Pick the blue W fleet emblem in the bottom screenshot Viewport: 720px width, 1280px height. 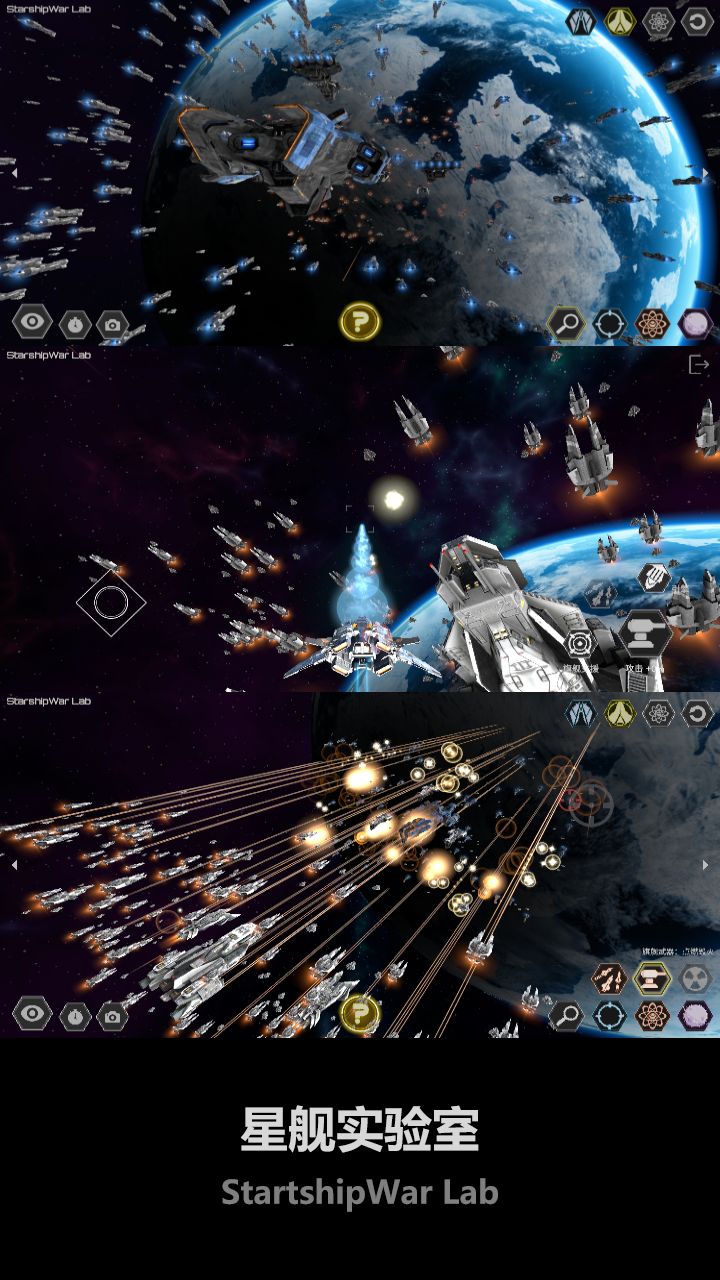[x=580, y=713]
